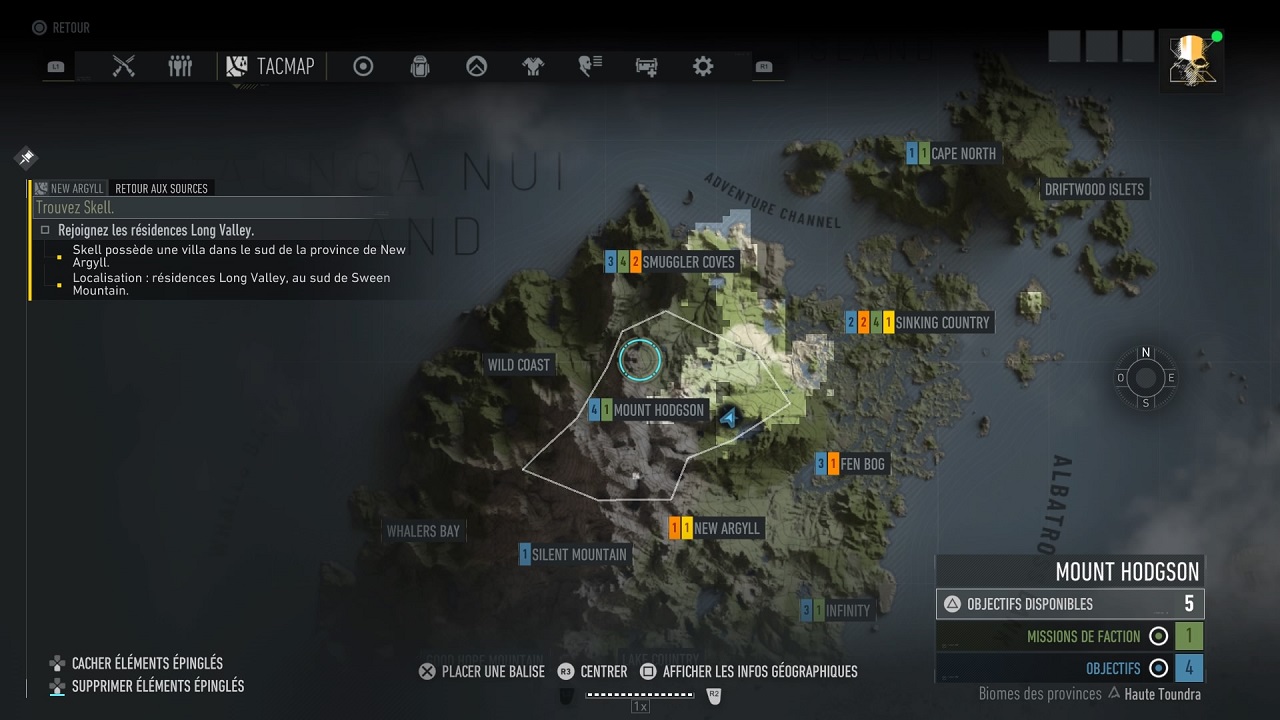1280x720 pixels.
Task: Open the objectives target-circle tab
Action: coord(363,66)
